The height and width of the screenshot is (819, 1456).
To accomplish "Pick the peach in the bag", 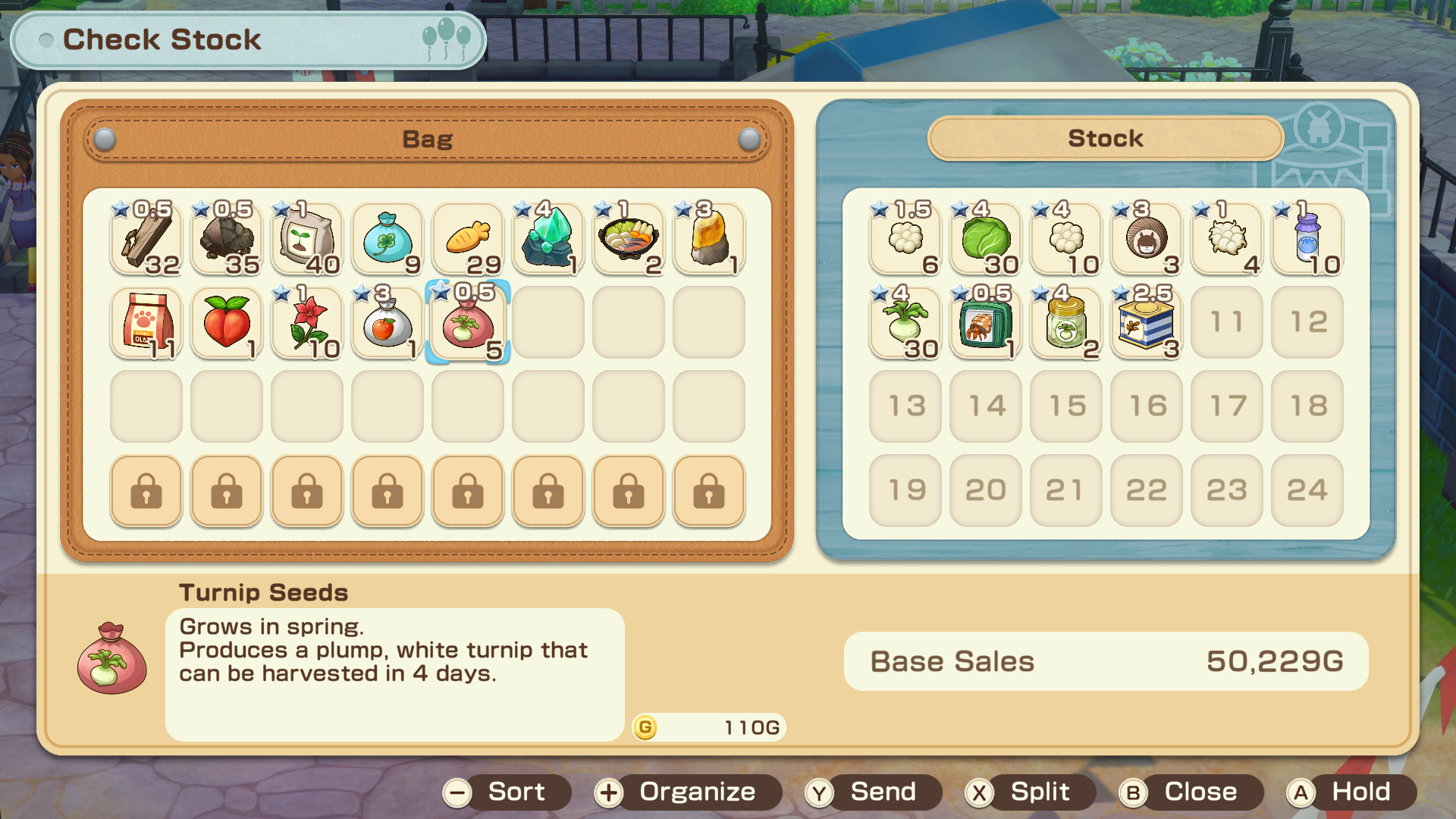I will coord(227,323).
